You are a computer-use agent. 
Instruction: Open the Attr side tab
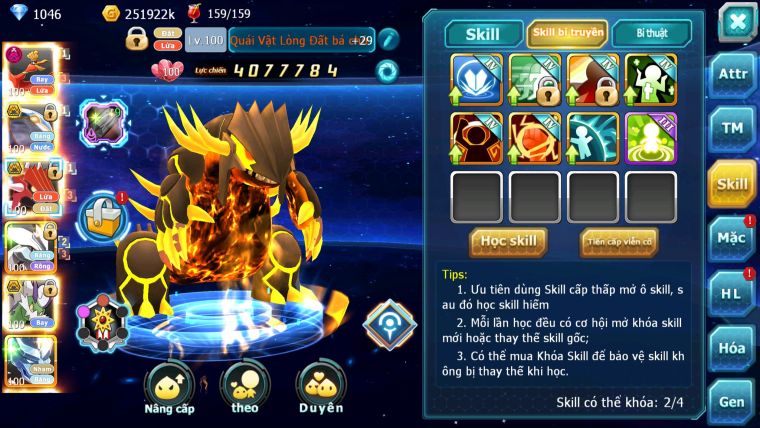coord(733,73)
